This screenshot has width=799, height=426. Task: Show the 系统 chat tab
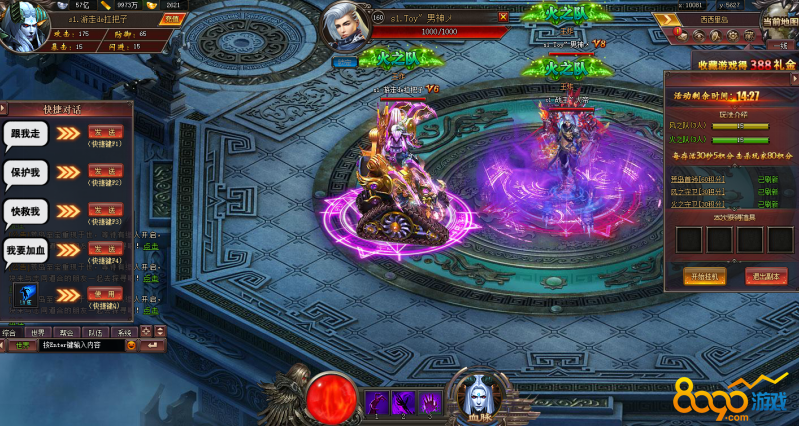(x=124, y=331)
